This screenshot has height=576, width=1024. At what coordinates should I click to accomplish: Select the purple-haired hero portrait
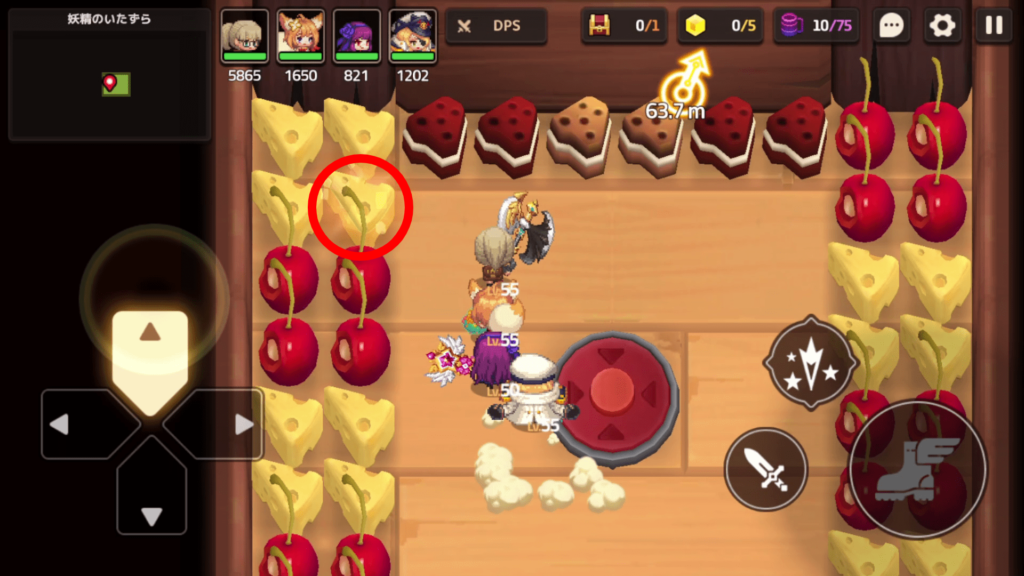[x=356, y=36]
